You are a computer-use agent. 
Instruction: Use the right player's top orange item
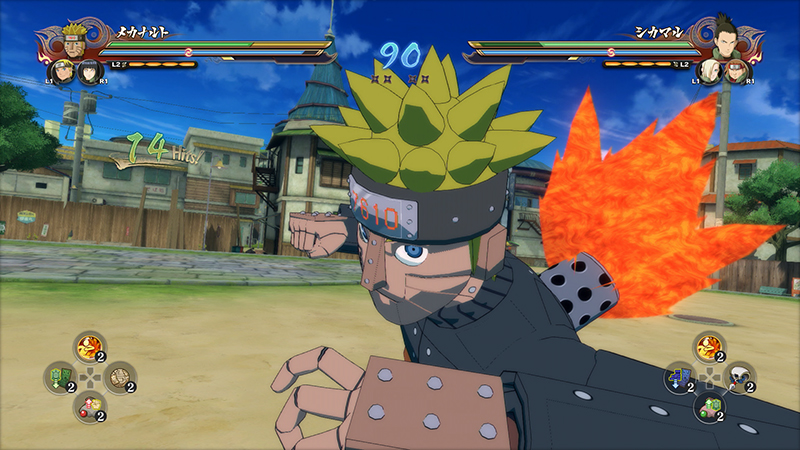pyautogui.click(x=707, y=348)
